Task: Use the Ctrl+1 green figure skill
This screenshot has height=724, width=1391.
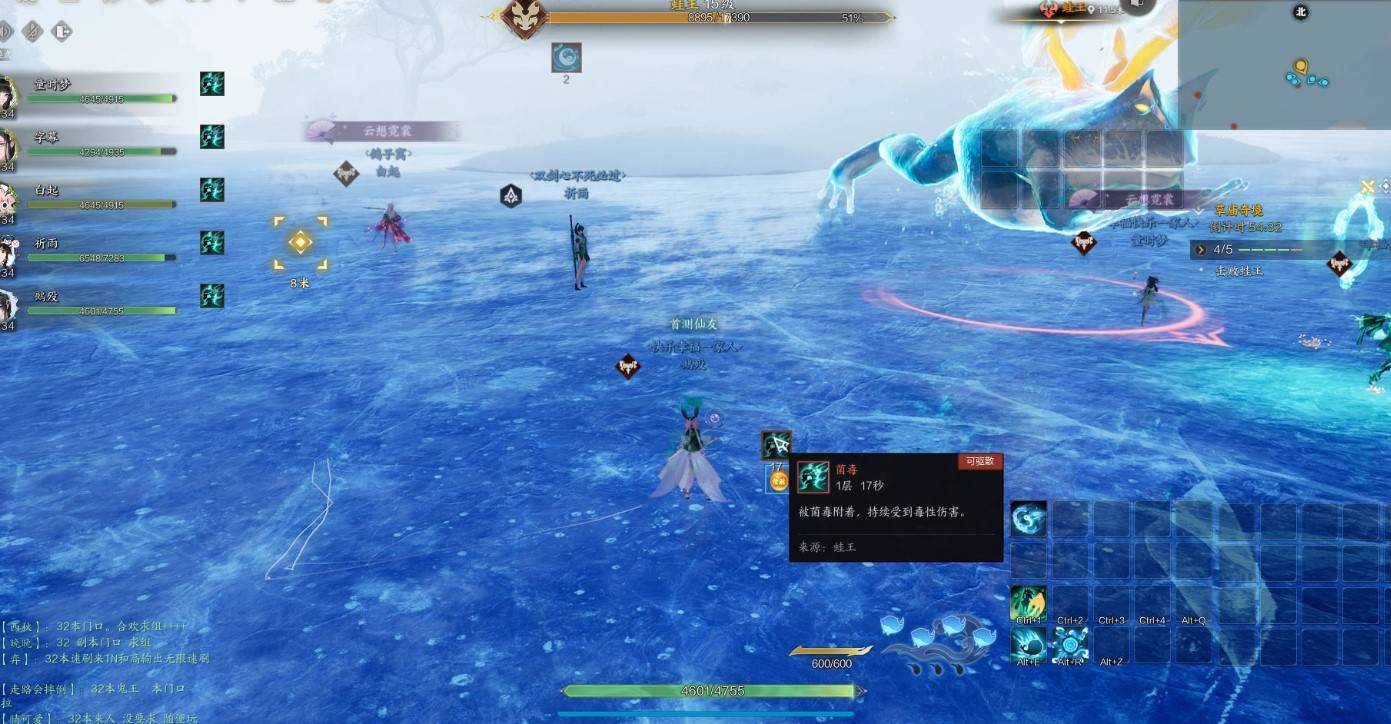Action: coord(1028,603)
